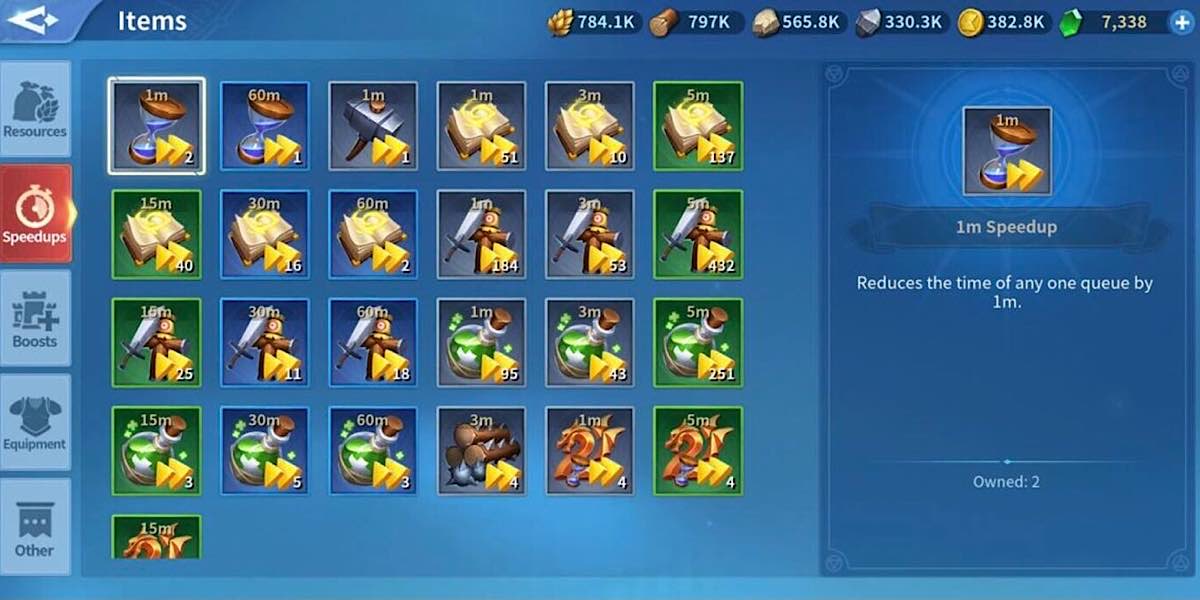This screenshot has width=1200, height=600.
Task: Select the 60m hourglass speedup
Action: [265, 126]
